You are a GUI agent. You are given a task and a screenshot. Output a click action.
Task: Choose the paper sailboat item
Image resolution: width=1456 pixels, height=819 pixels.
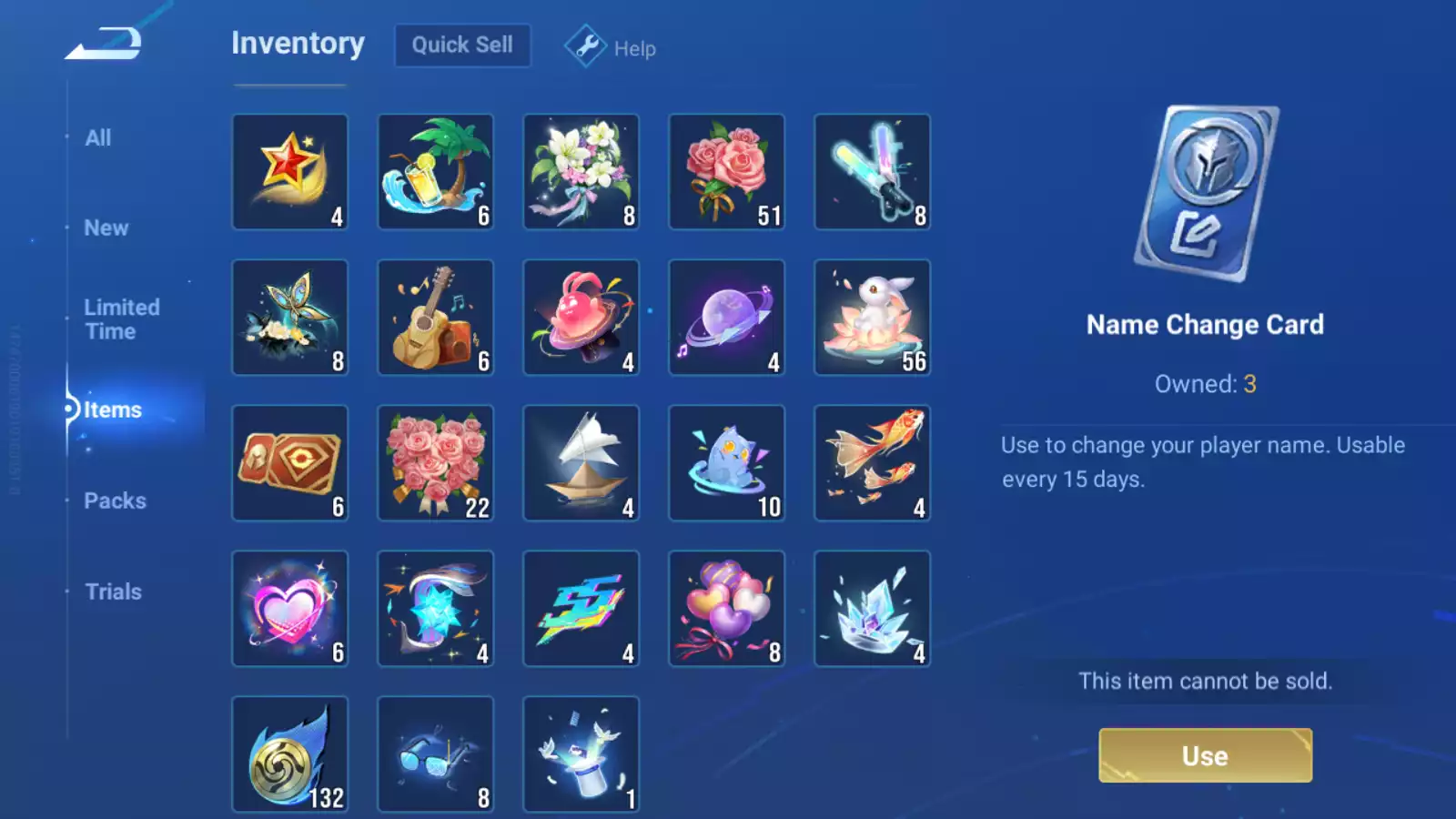[x=581, y=463]
